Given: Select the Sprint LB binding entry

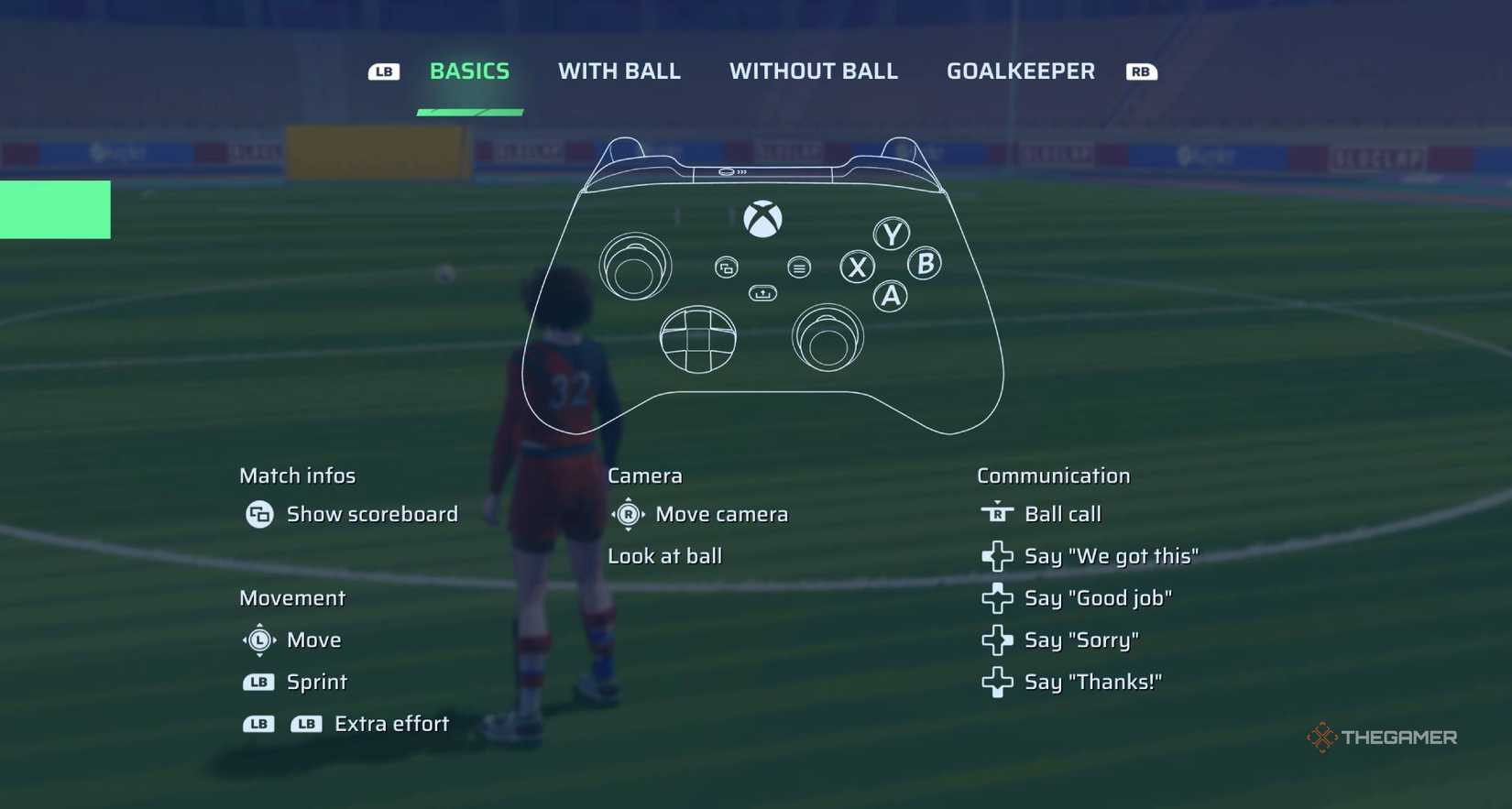Looking at the screenshot, I should point(293,682).
